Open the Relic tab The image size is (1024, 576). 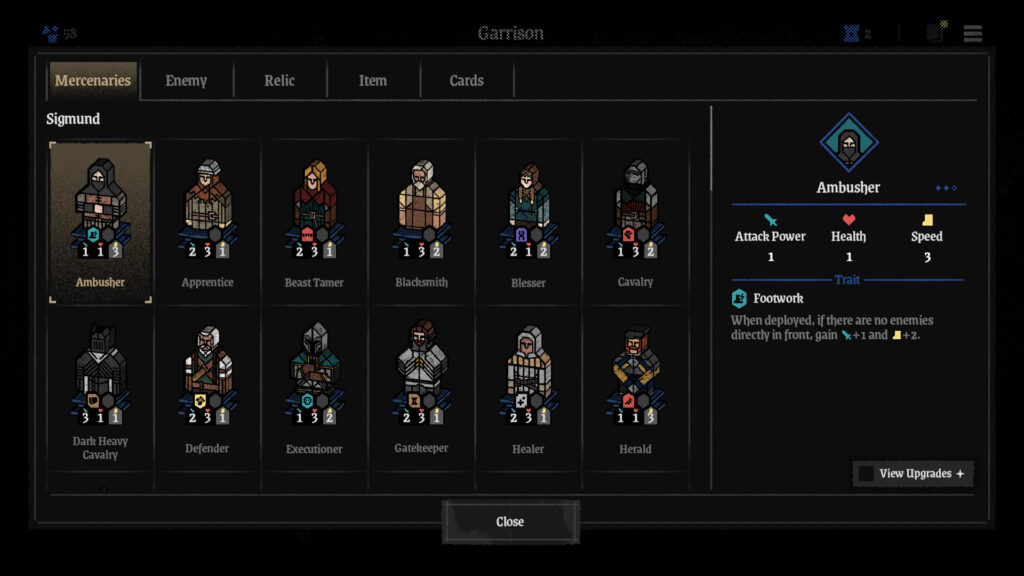point(280,81)
